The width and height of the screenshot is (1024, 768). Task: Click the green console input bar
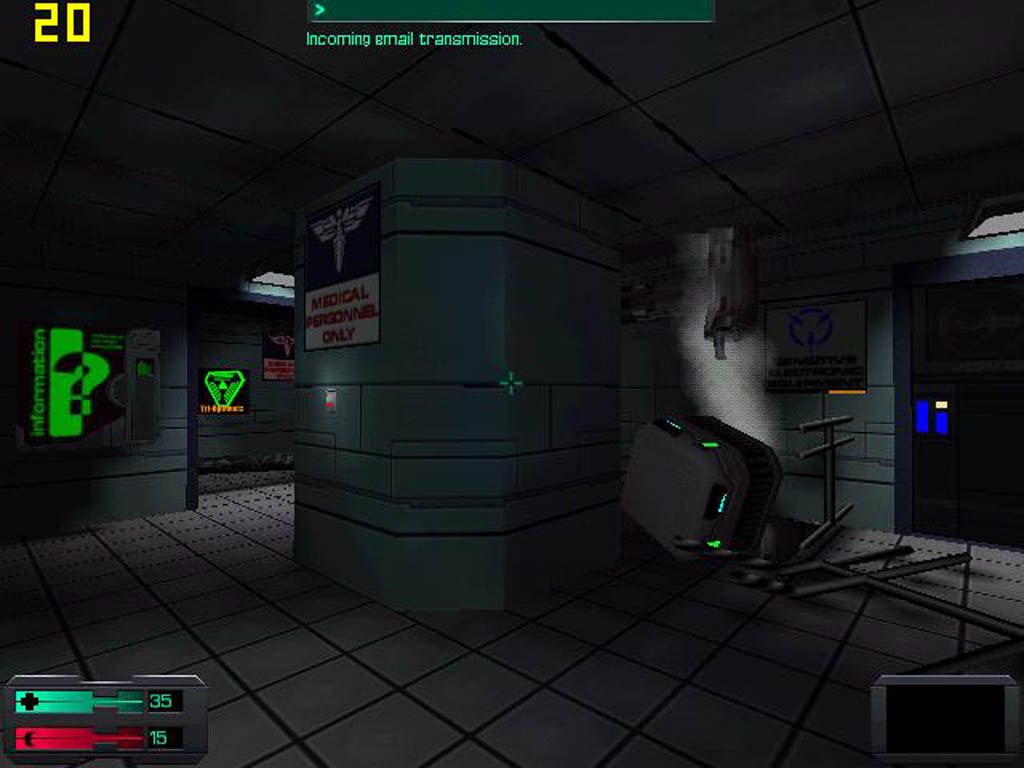pyautogui.click(x=511, y=11)
